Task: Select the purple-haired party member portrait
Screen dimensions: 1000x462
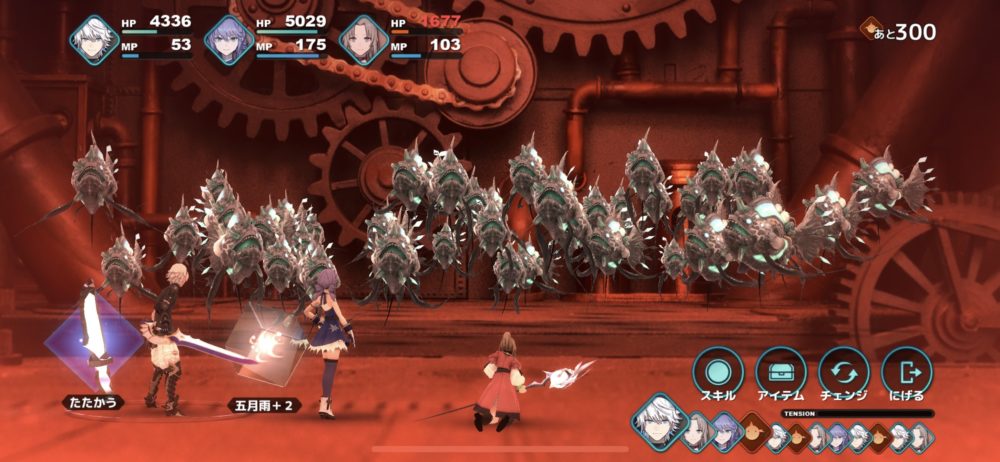Action: pos(228,41)
